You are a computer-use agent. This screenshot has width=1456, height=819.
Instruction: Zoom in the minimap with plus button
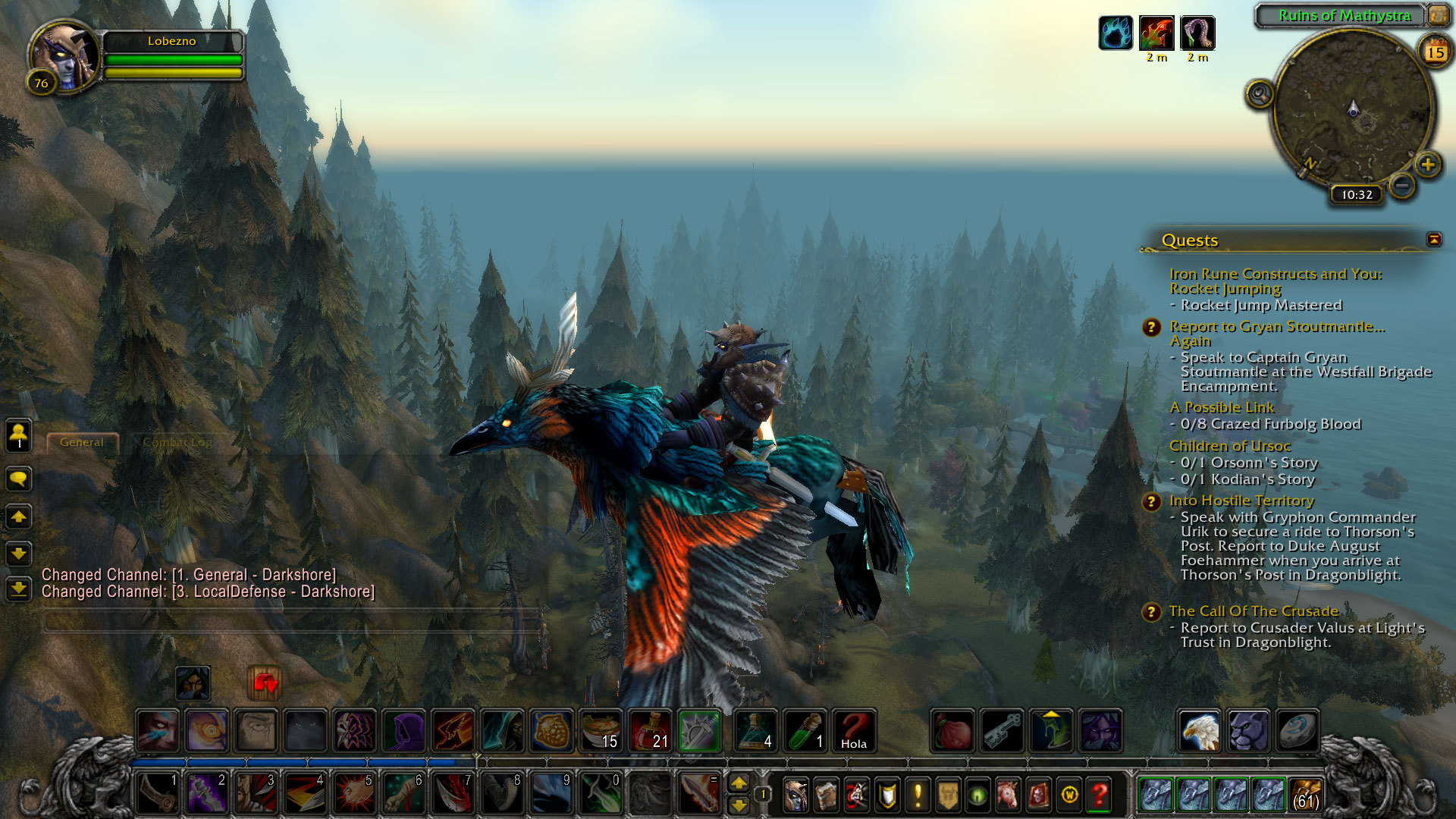1428,165
